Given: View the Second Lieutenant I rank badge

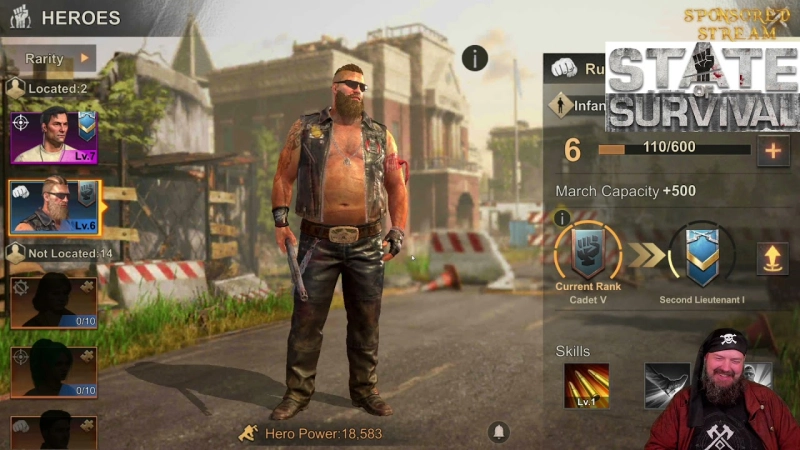Looking at the screenshot, I should pos(701,254).
